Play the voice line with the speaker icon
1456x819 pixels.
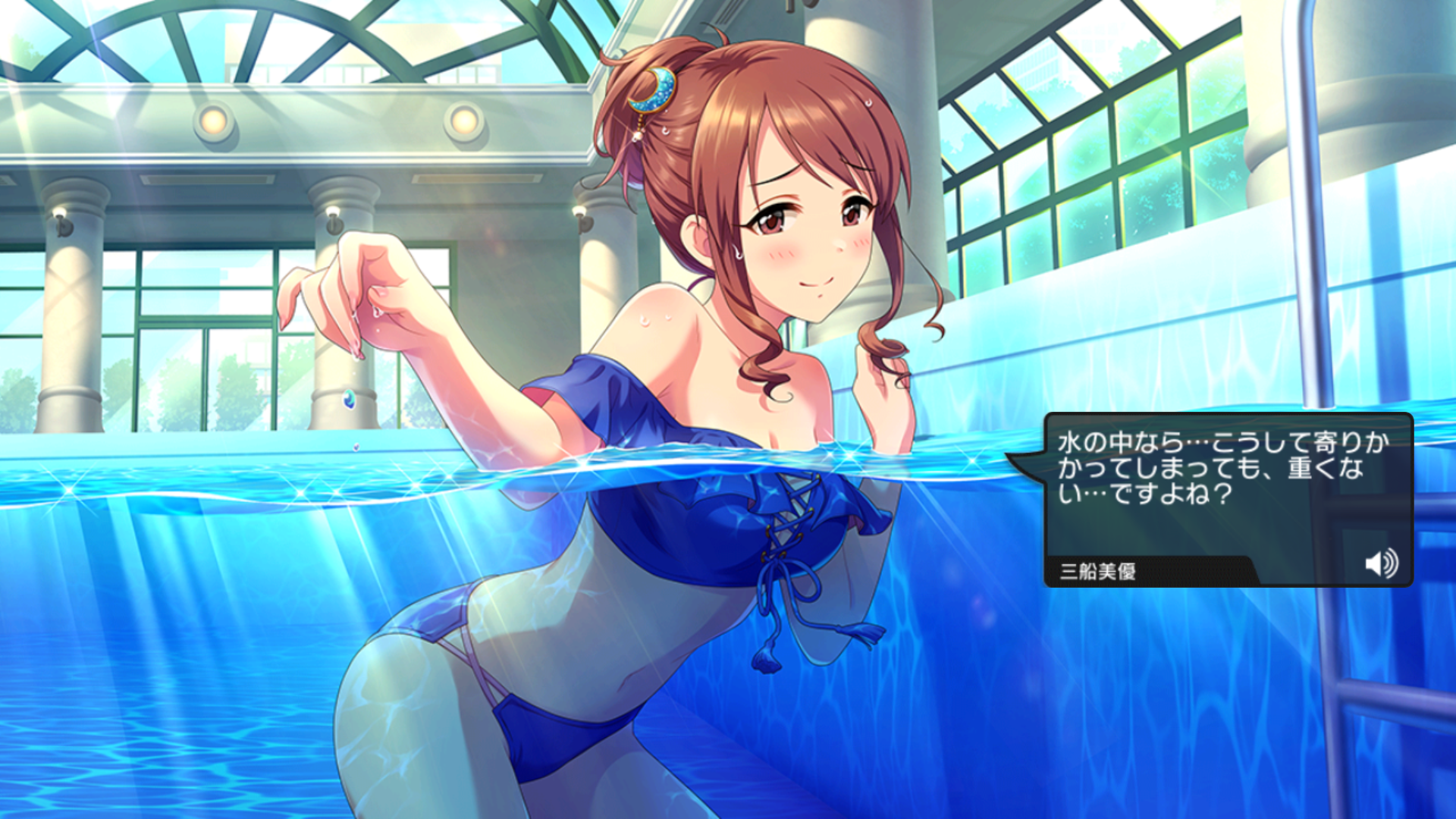click(1381, 563)
